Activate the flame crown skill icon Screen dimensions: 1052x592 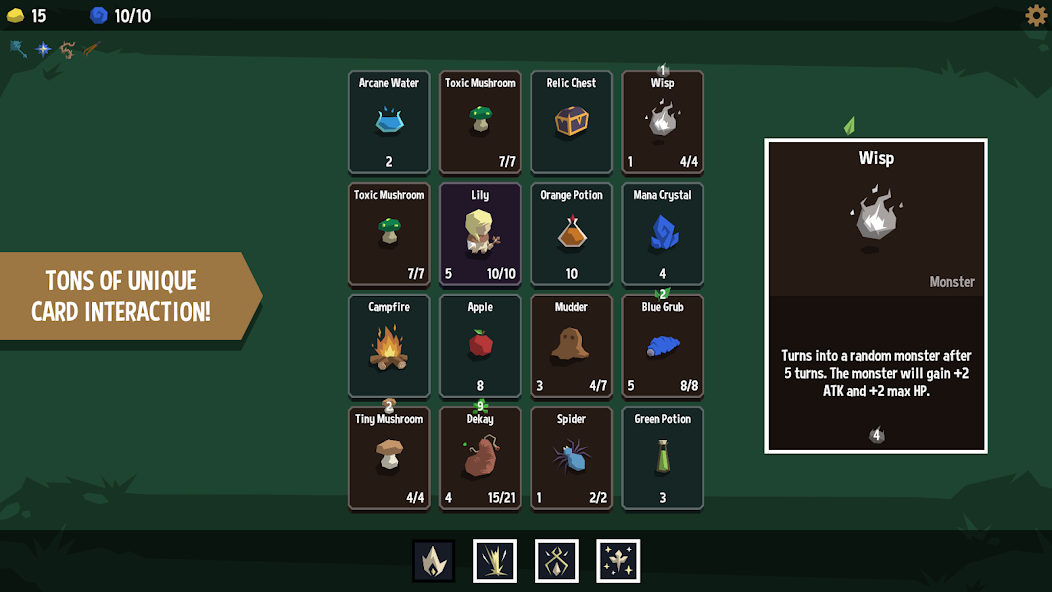coord(434,561)
